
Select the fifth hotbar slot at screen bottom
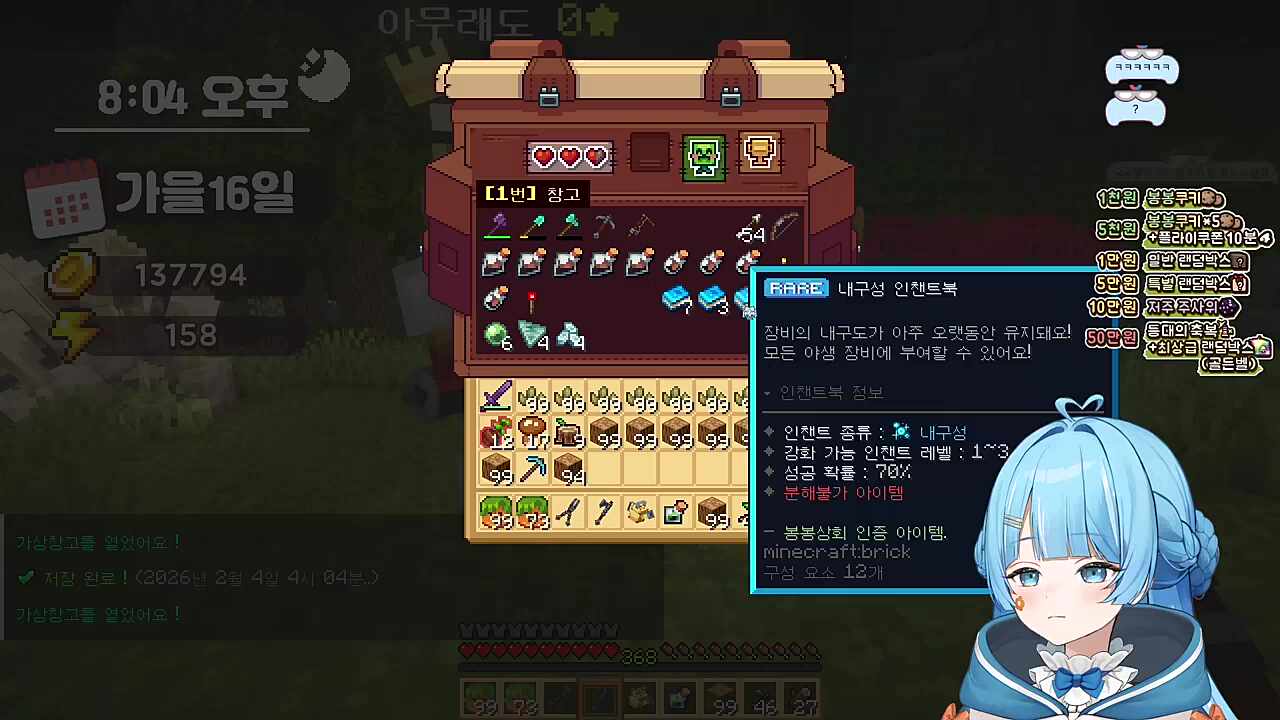pos(640,697)
